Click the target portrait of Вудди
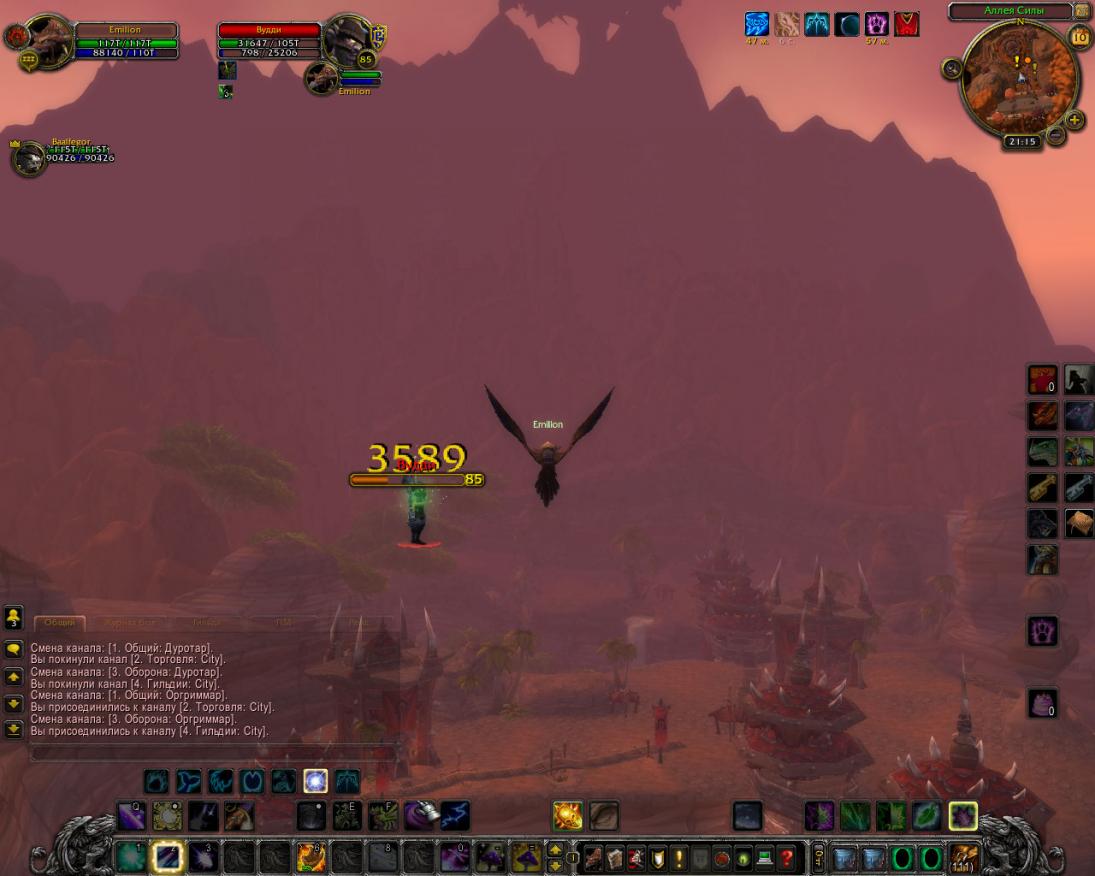This screenshot has height=876, width=1095. click(348, 38)
